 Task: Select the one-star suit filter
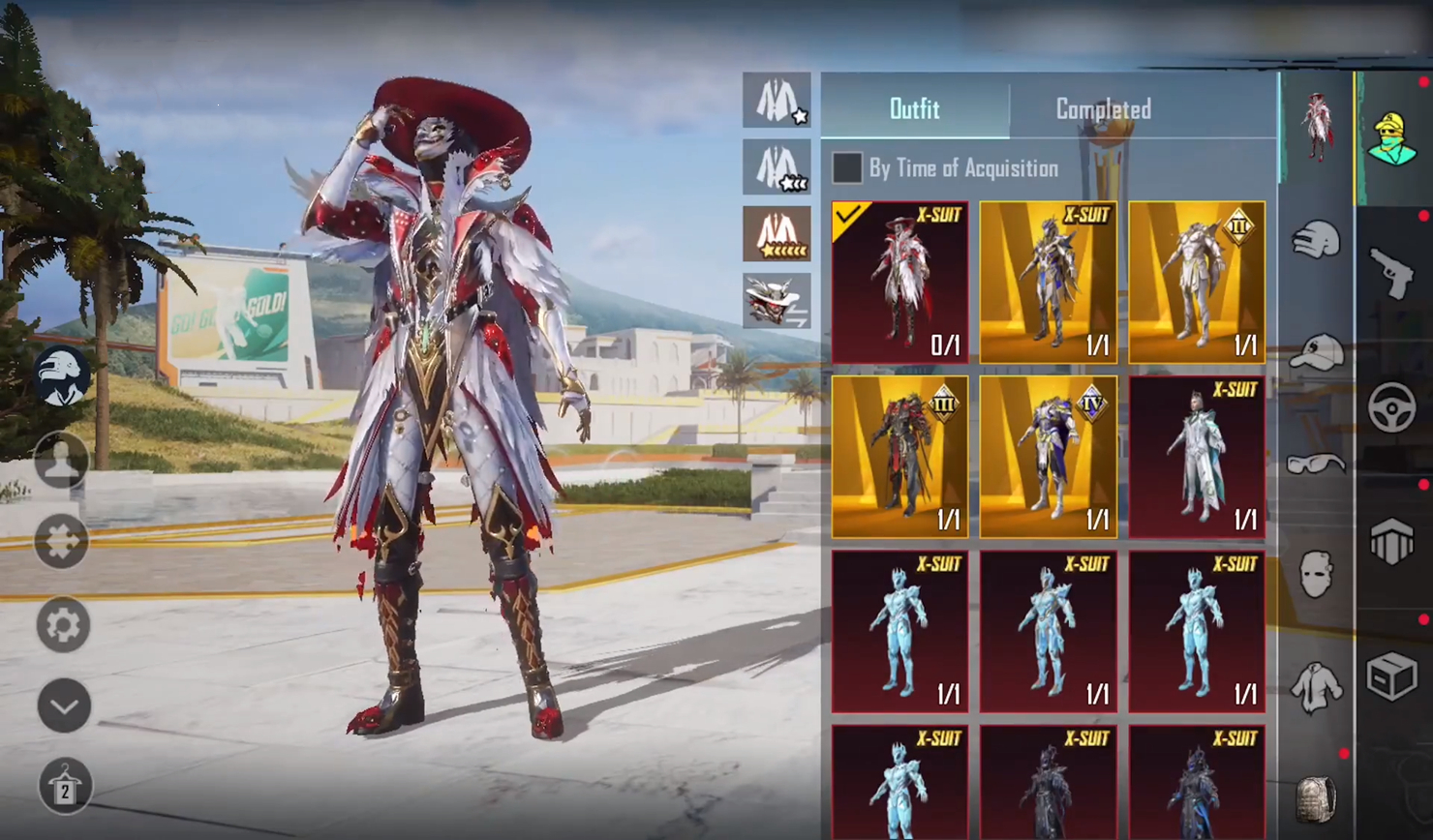click(x=777, y=100)
